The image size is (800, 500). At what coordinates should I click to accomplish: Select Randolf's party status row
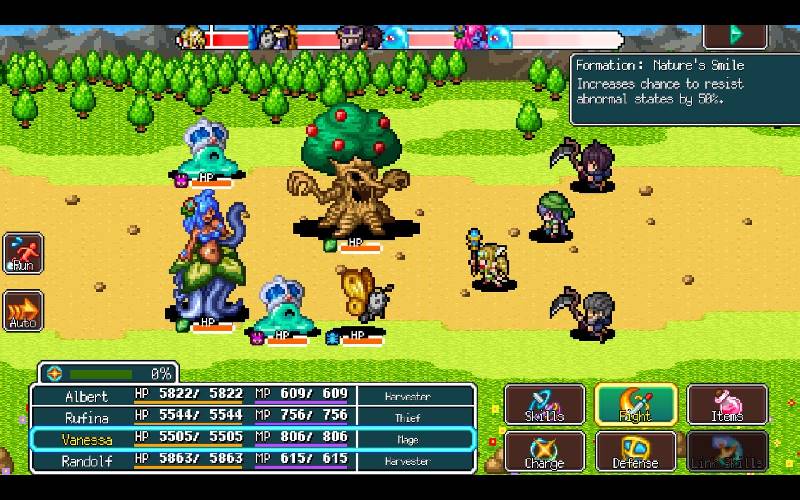pyautogui.click(x=252, y=460)
